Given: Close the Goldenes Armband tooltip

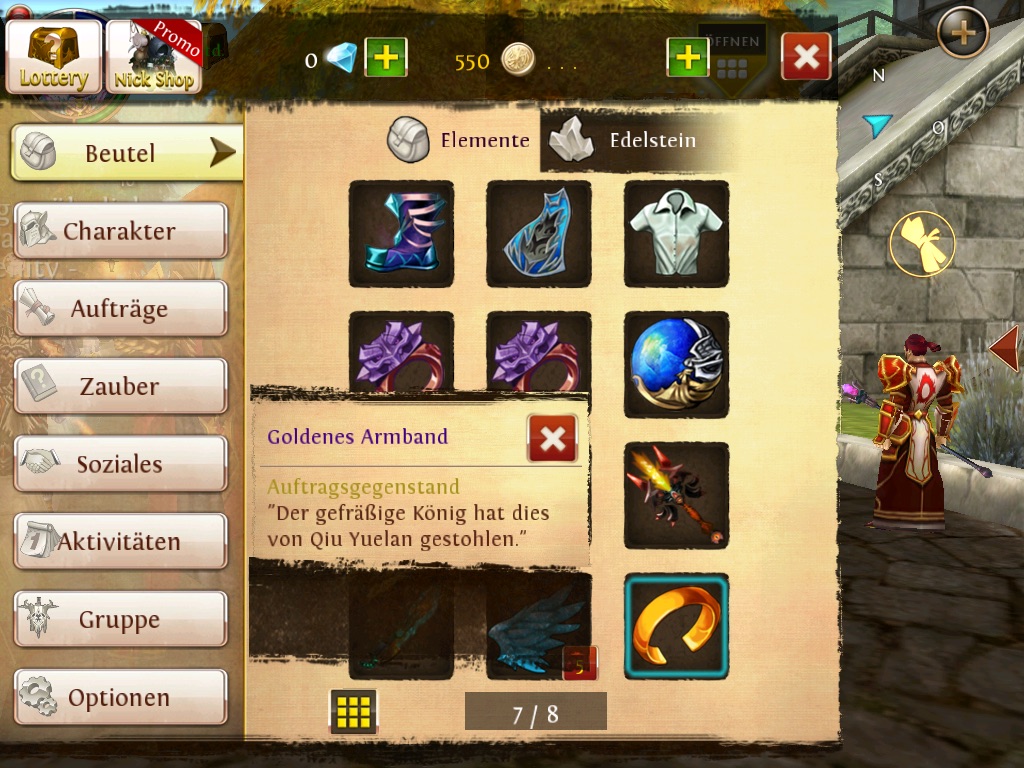Looking at the screenshot, I should [552, 438].
